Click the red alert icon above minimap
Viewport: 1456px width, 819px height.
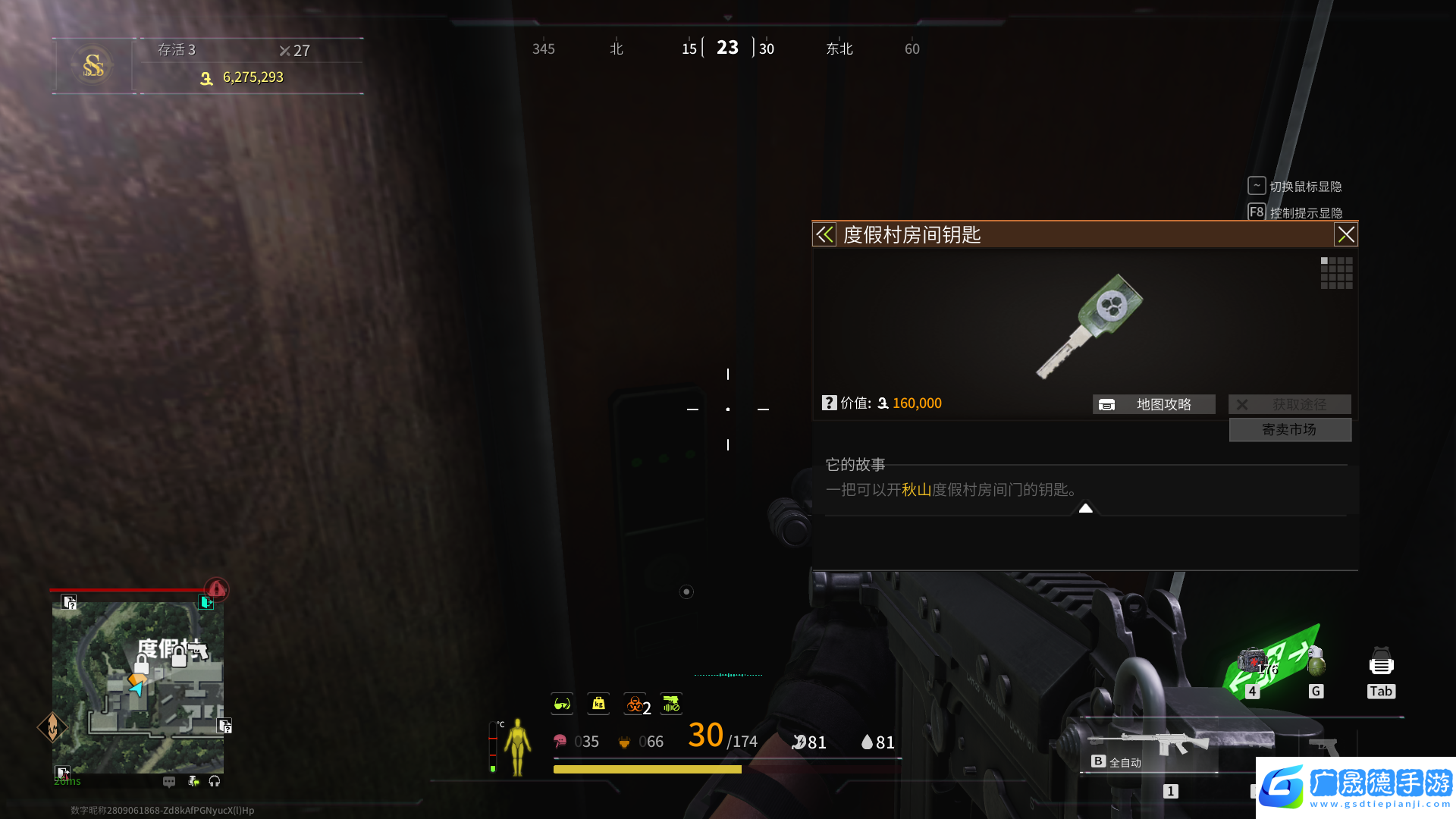(x=217, y=588)
